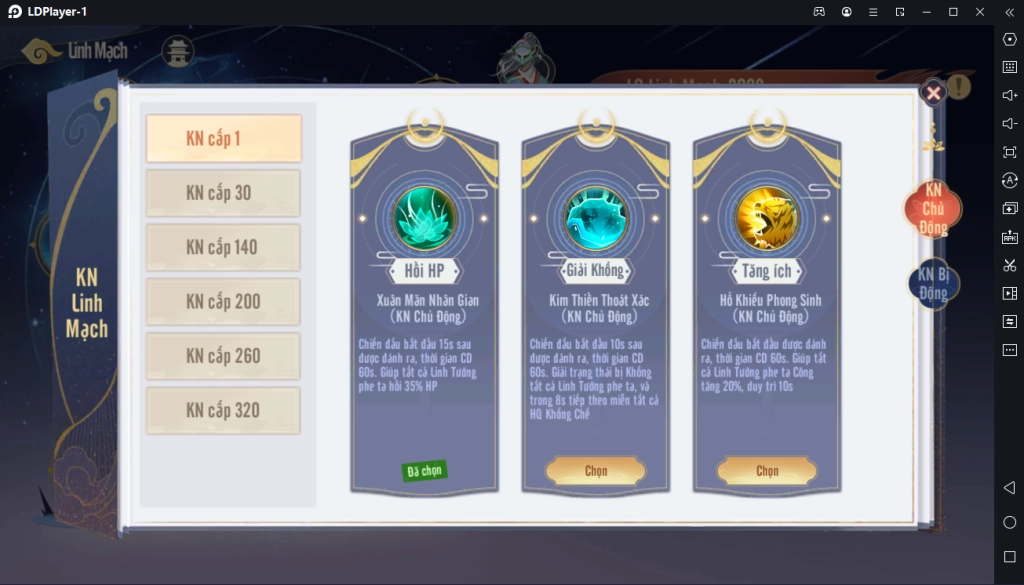Show KN cấp 200 skills
The width and height of the screenshot is (1024, 585).
(223, 301)
